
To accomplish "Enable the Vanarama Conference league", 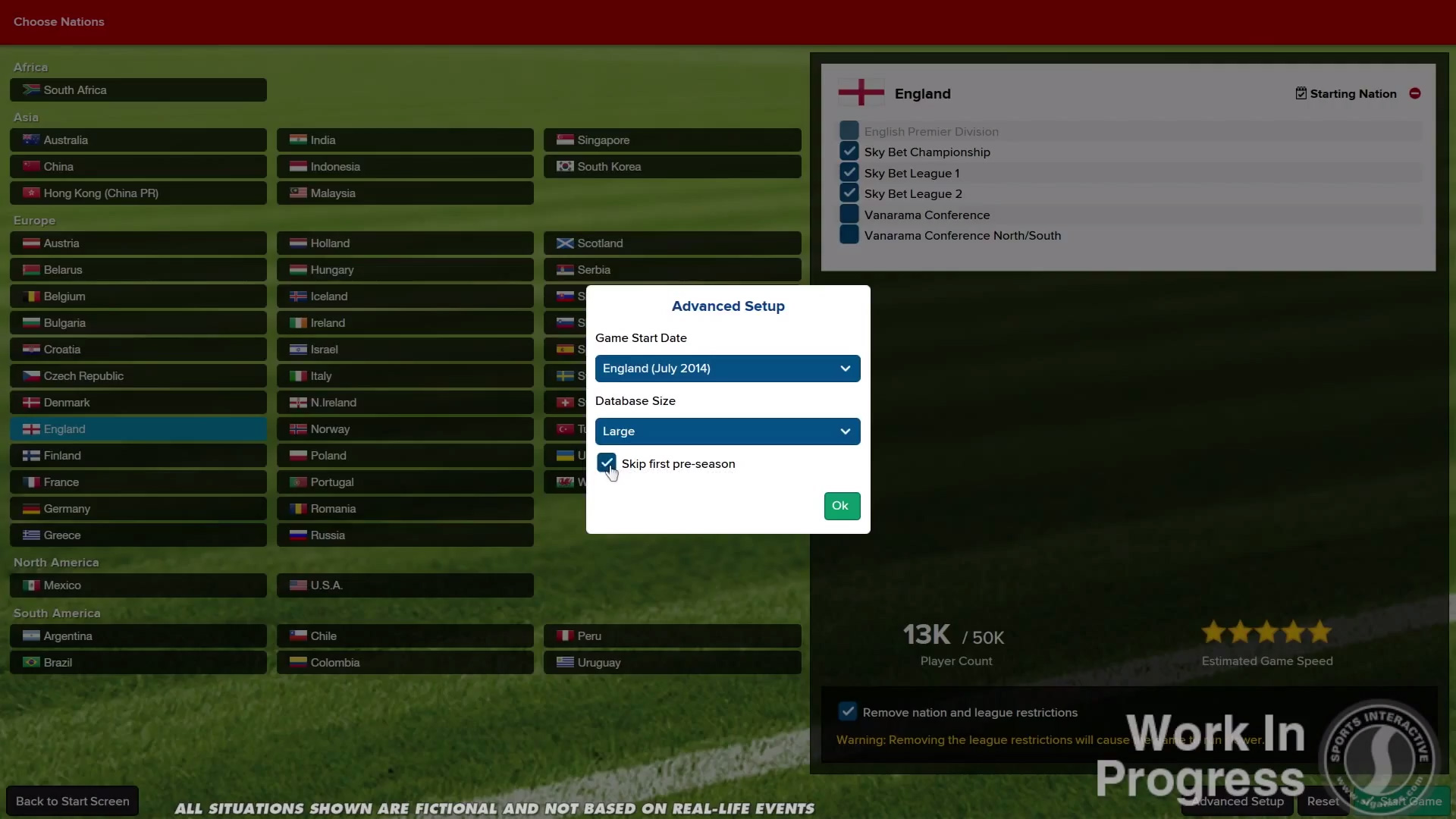I will coord(849,215).
